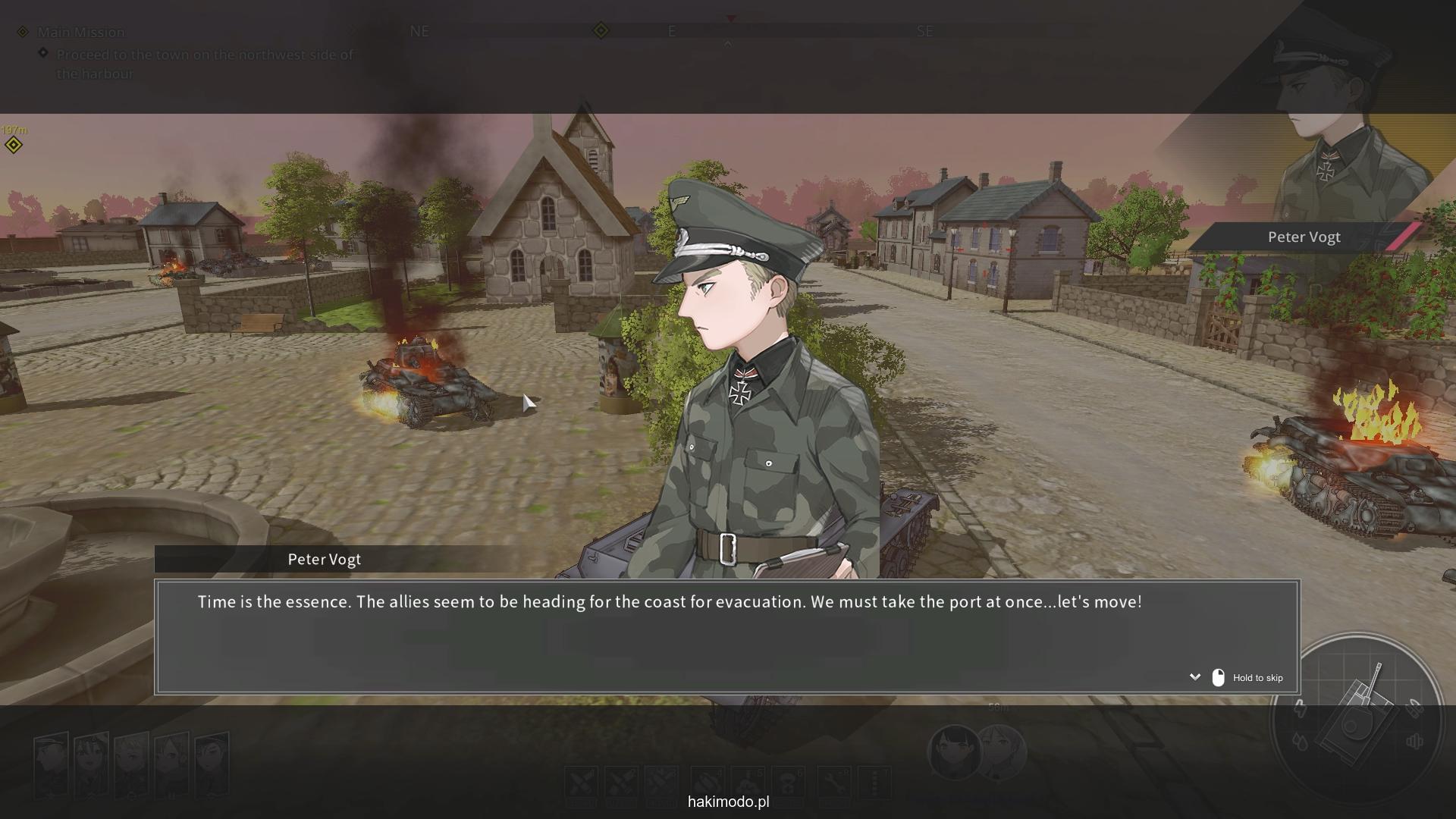Select the wrench repair ability icon
1456x819 pixels.
click(x=833, y=783)
